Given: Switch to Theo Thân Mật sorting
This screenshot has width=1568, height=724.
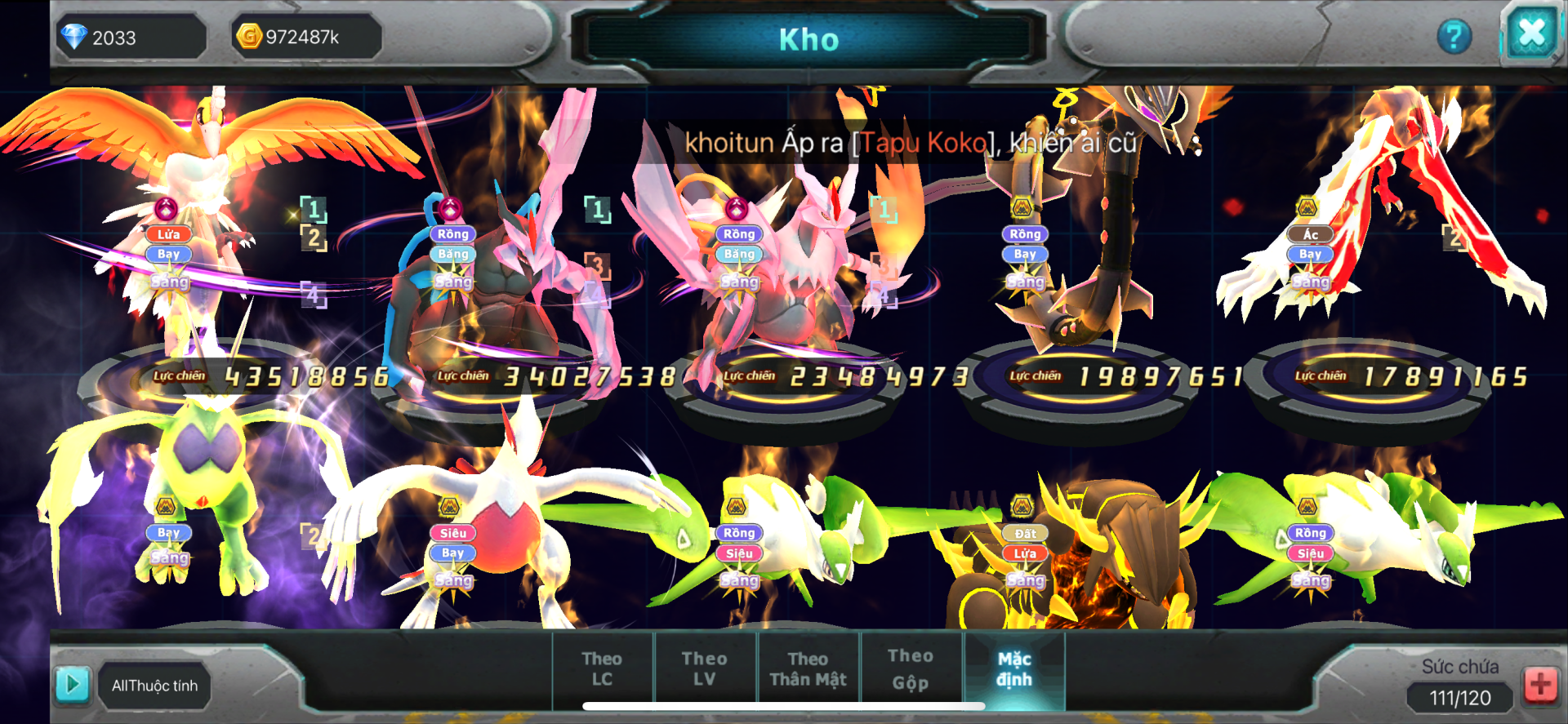Looking at the screenshot, I should click(x=808, y=668).
